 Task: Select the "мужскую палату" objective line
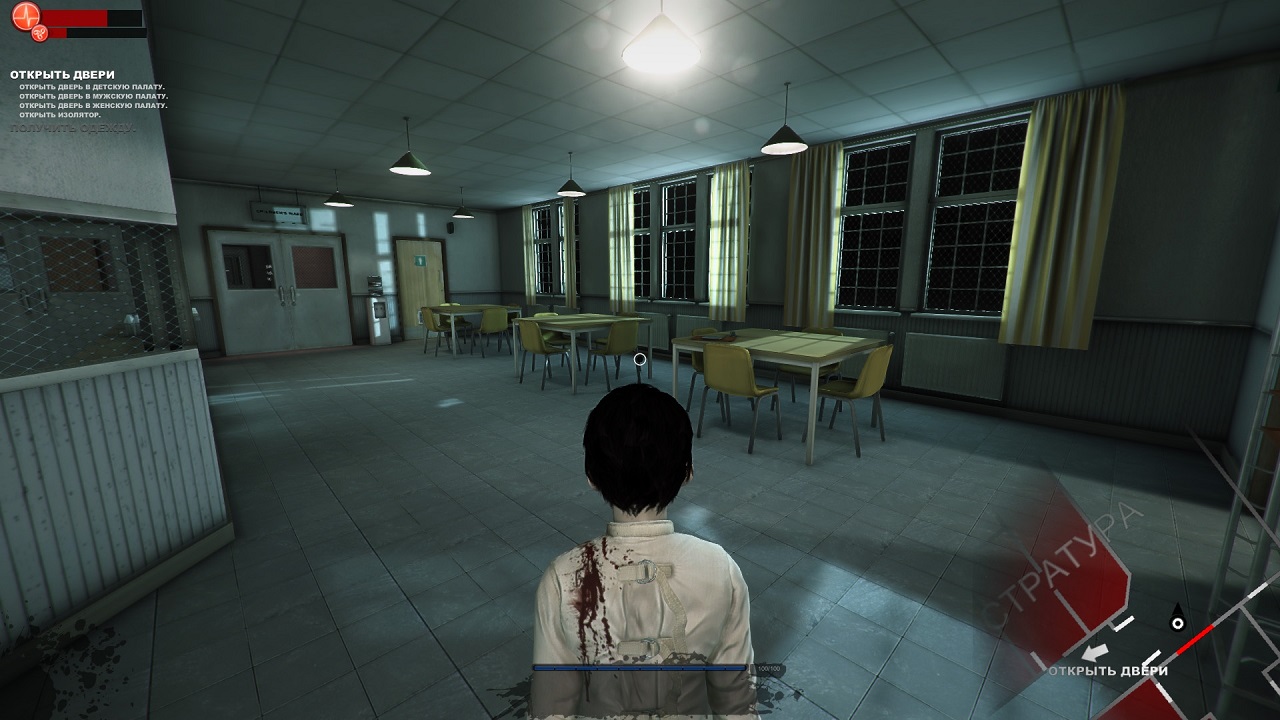tap(94, 96)
